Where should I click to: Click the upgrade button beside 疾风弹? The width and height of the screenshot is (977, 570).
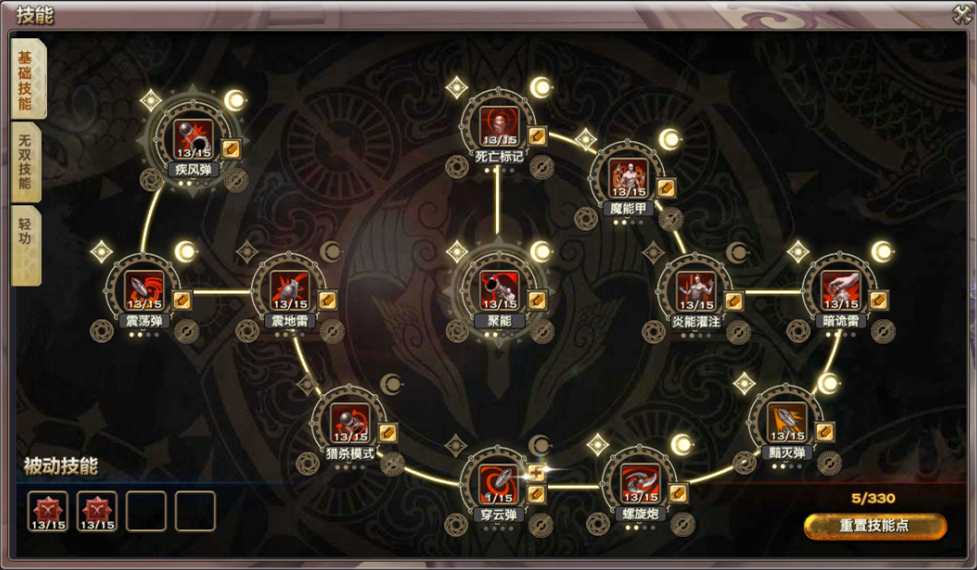tap(231, 149)
